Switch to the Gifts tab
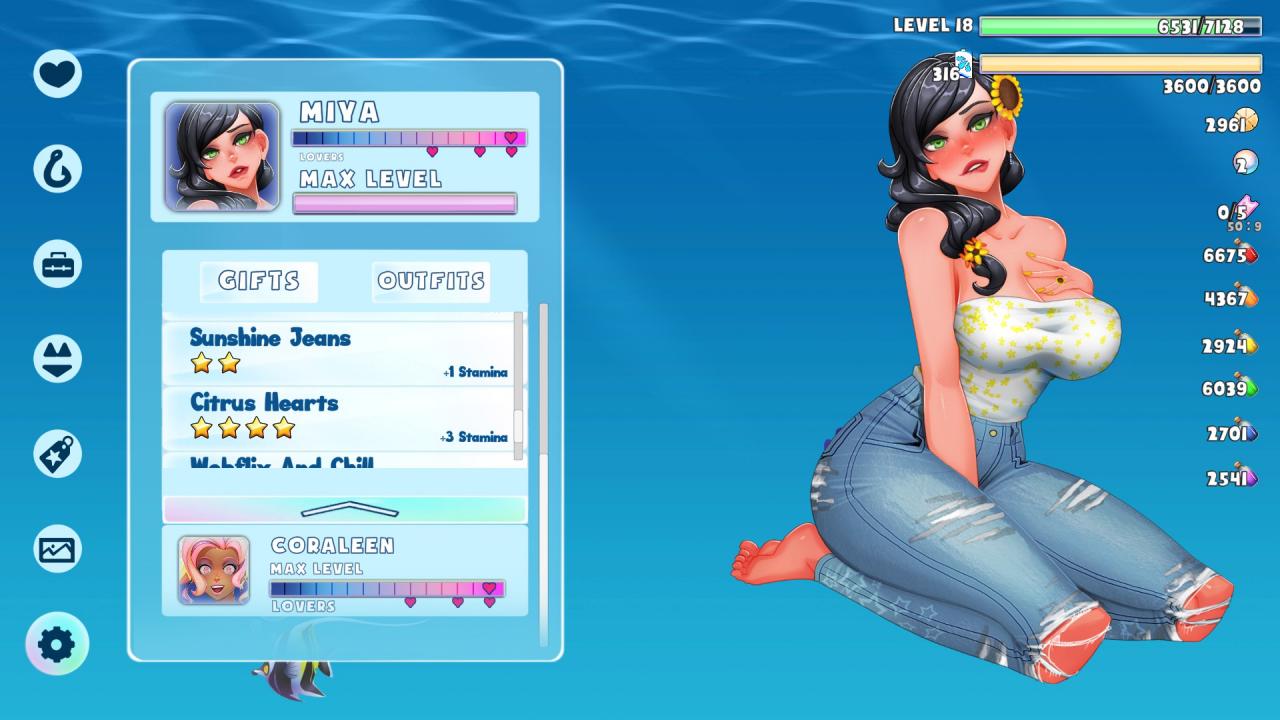Viewport: 1280px width, 720px height. [259, 281]
